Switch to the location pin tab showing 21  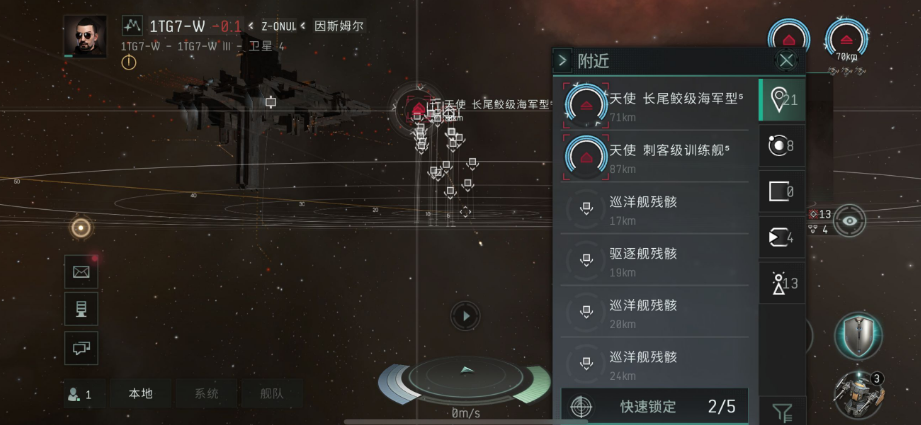click(x=781, y=99)
